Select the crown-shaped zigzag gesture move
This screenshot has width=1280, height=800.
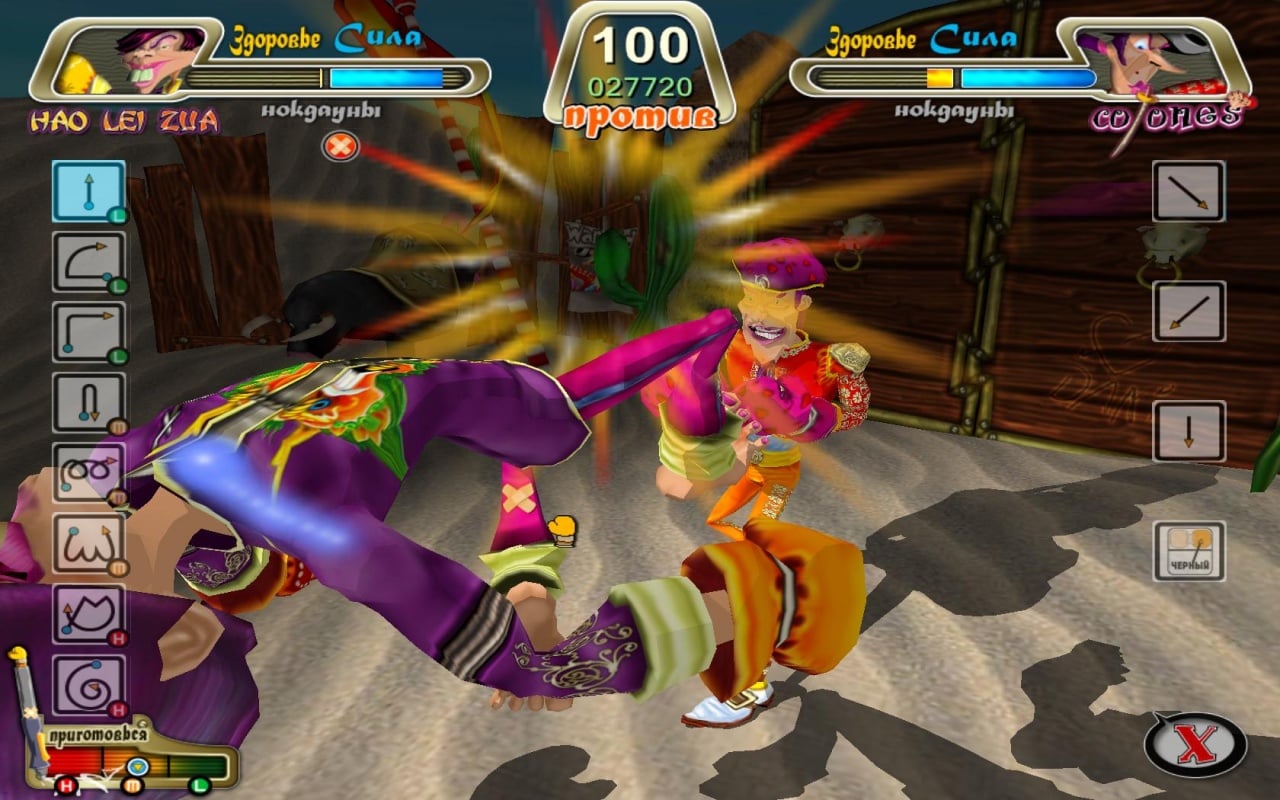click(89, 614)
